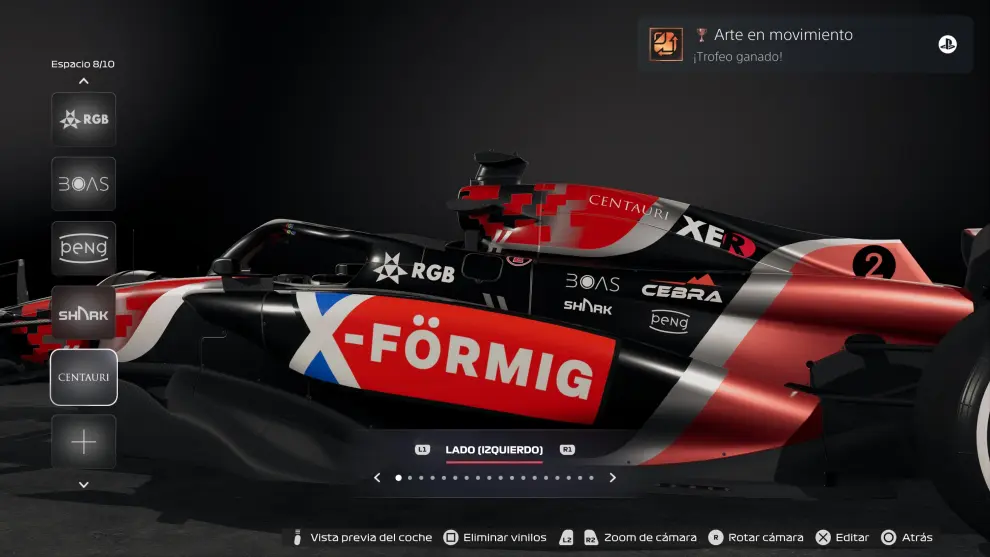990x557 pixels.
Task: Go to the previous car side view
Action: pyautogui.click(x=377, y=478)
